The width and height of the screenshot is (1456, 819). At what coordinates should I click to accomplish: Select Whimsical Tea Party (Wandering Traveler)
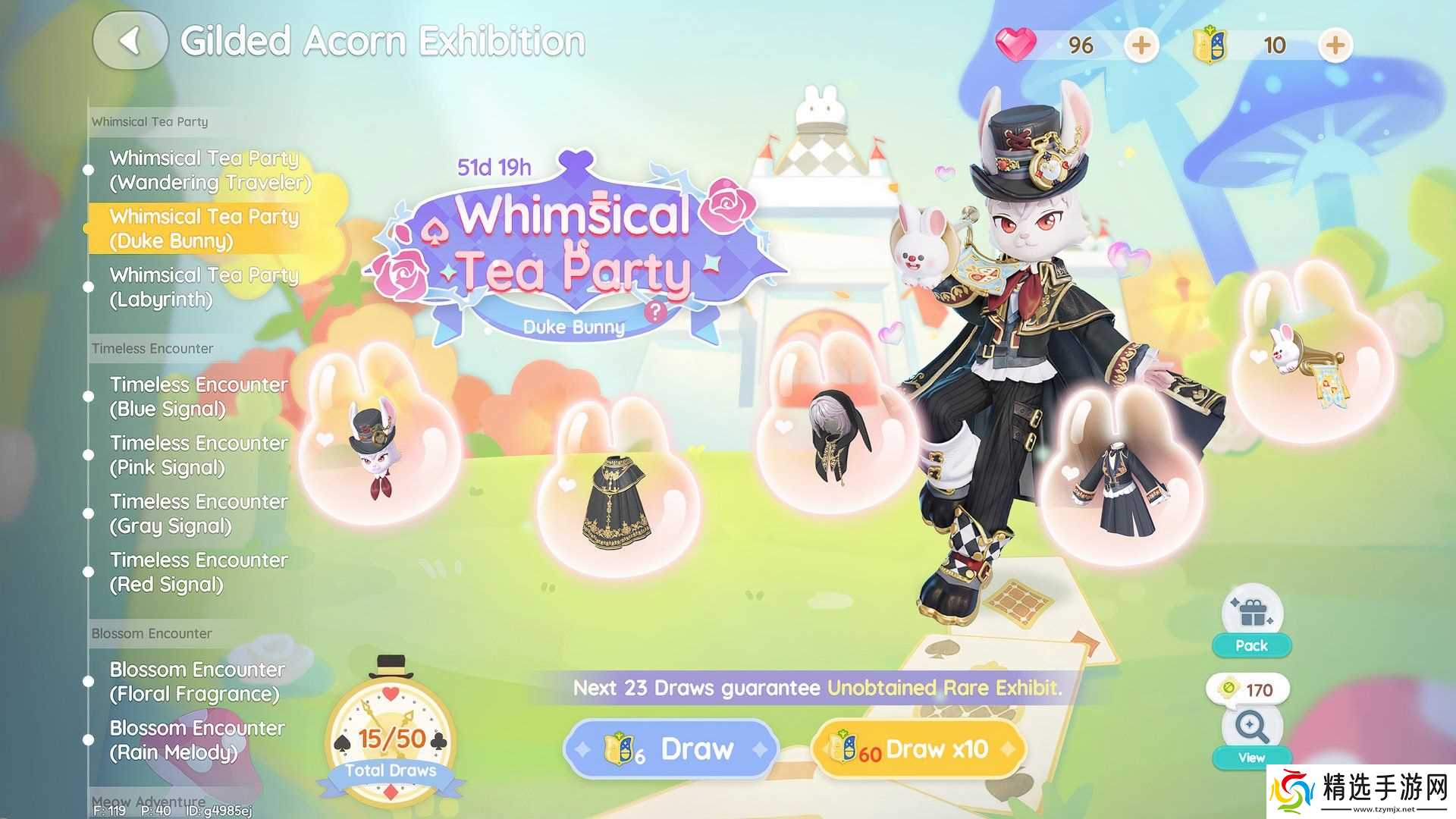[210, 170]
